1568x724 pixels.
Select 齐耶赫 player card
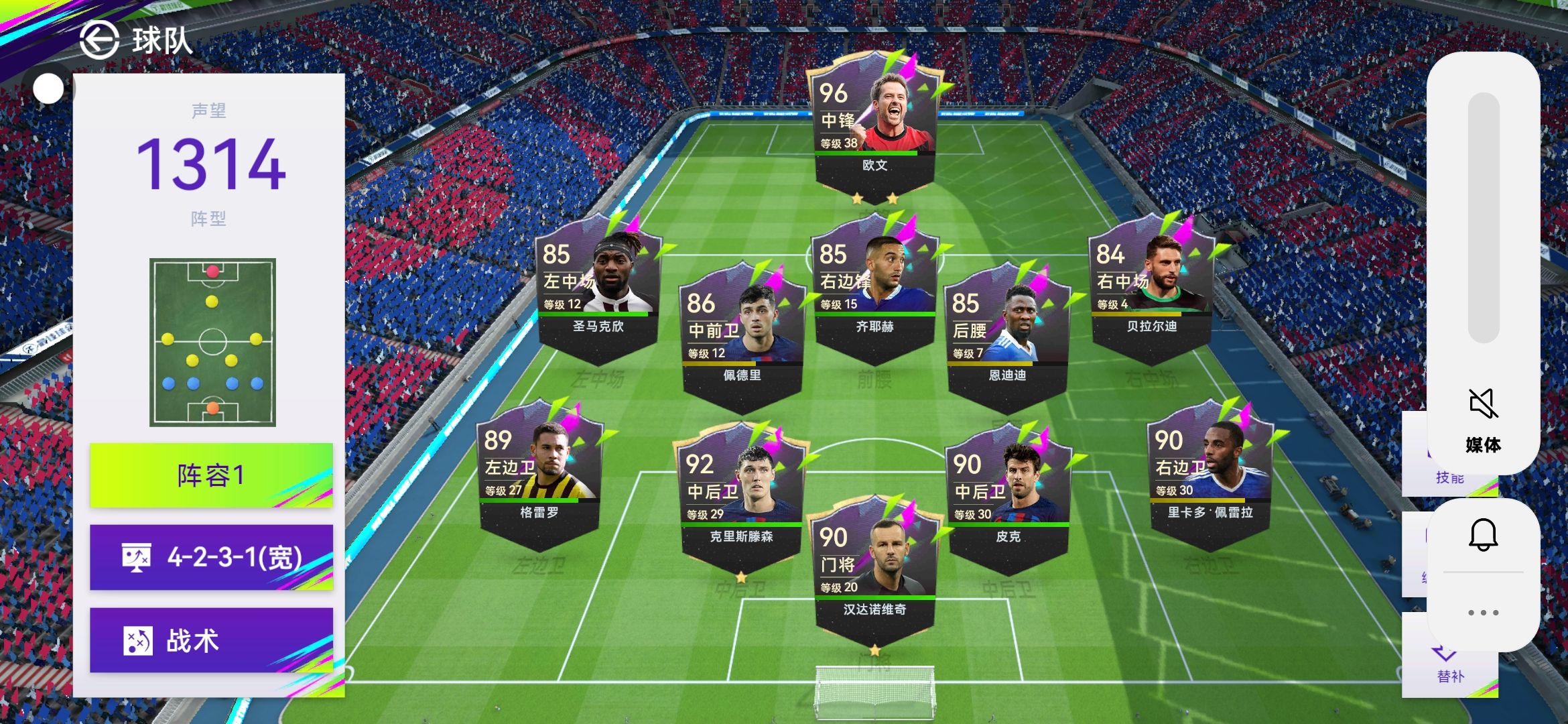coord(874,288)
